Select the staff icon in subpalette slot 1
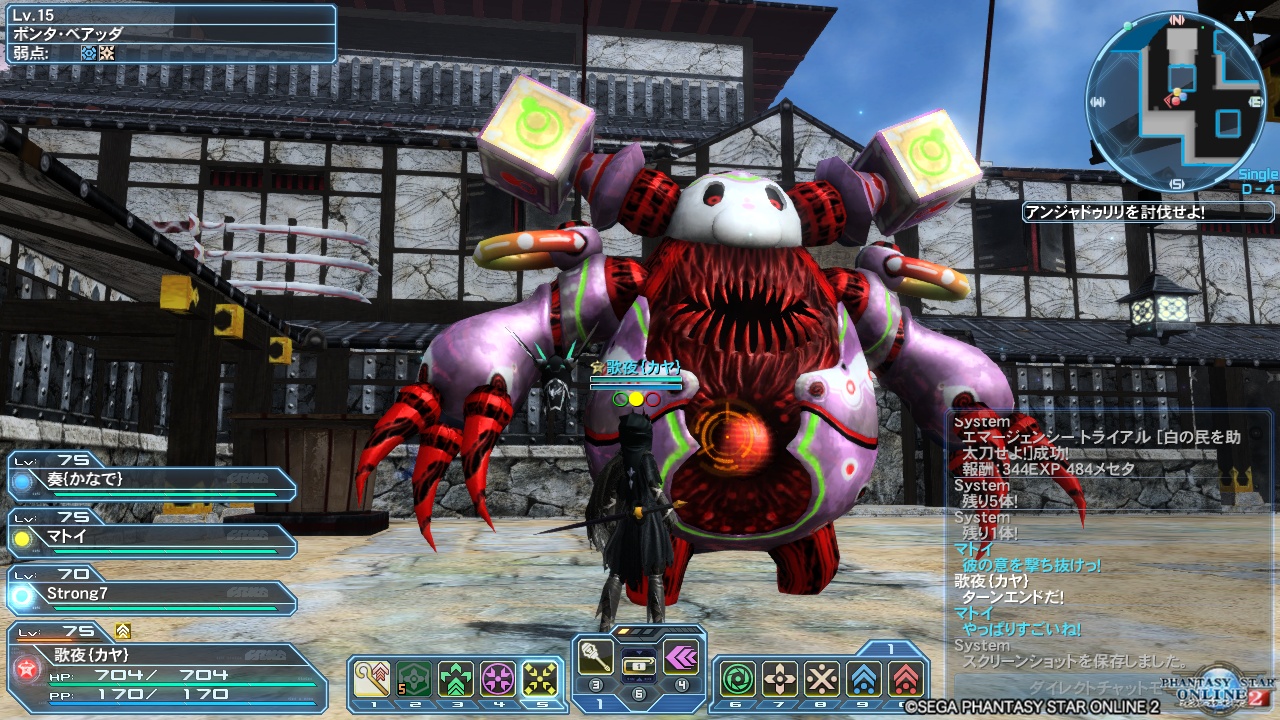 coord(372,679)
